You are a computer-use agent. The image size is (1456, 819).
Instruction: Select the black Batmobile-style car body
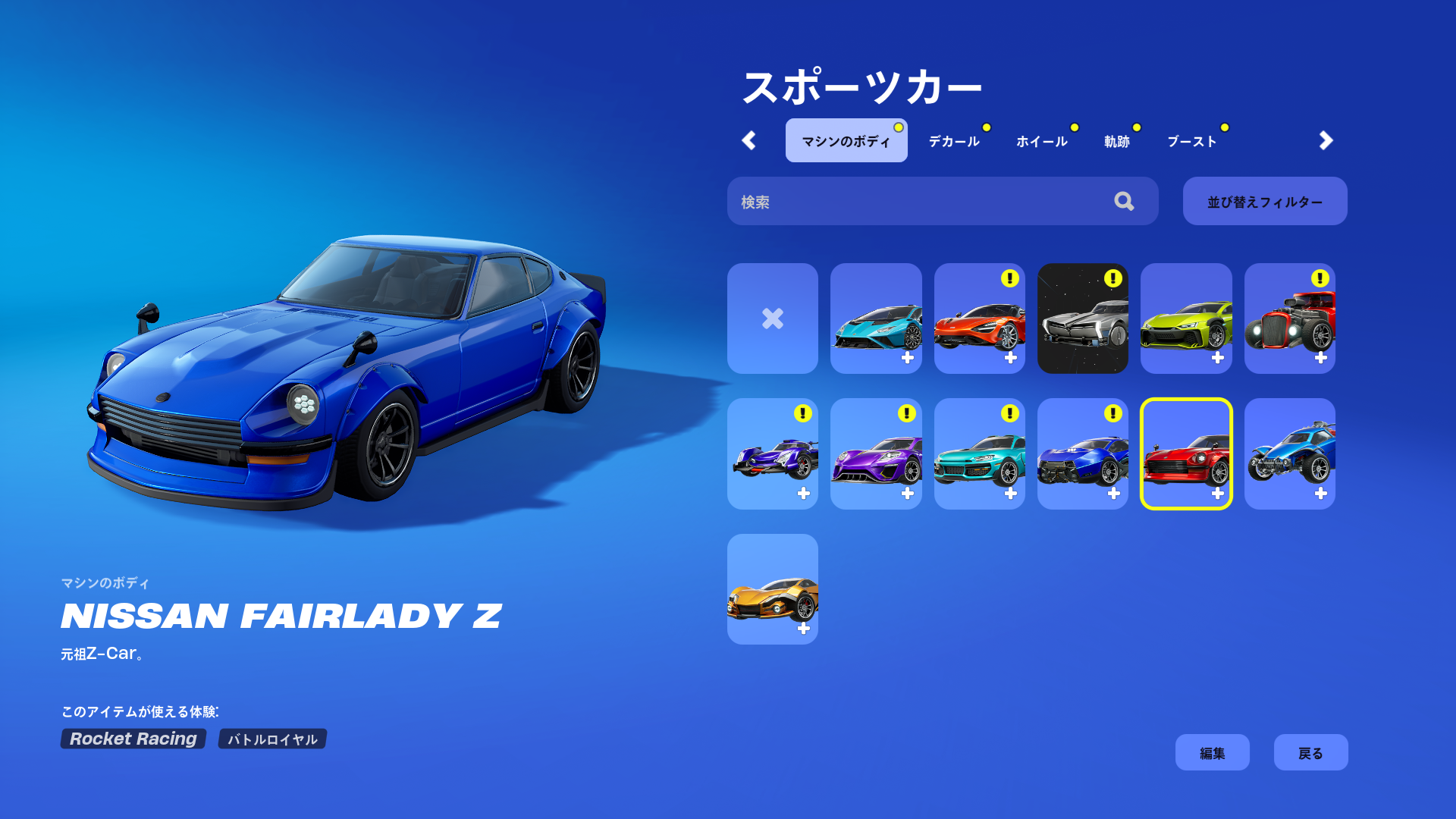[1083, 318]
